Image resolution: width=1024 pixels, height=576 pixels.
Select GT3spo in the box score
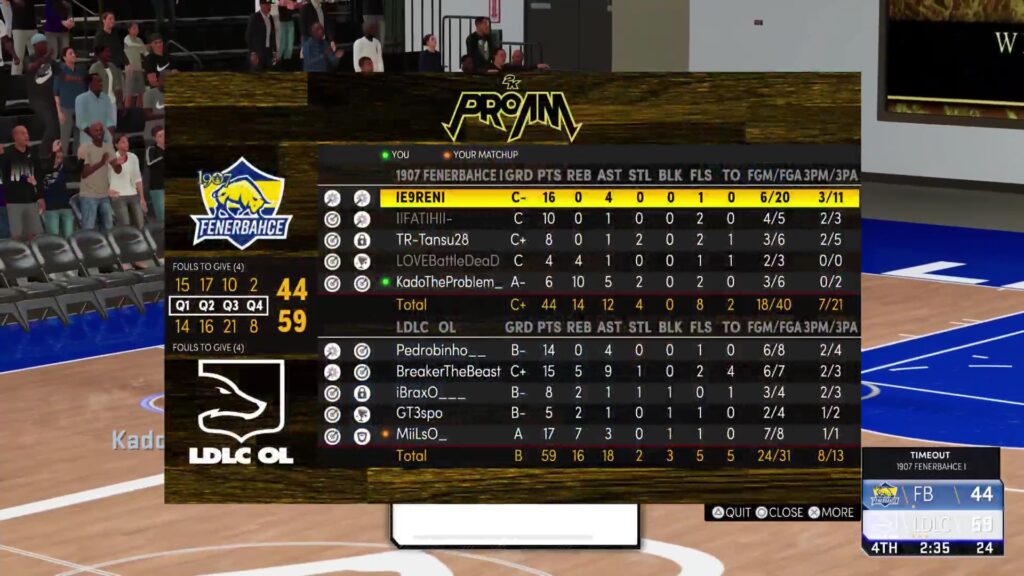(419, 414)
